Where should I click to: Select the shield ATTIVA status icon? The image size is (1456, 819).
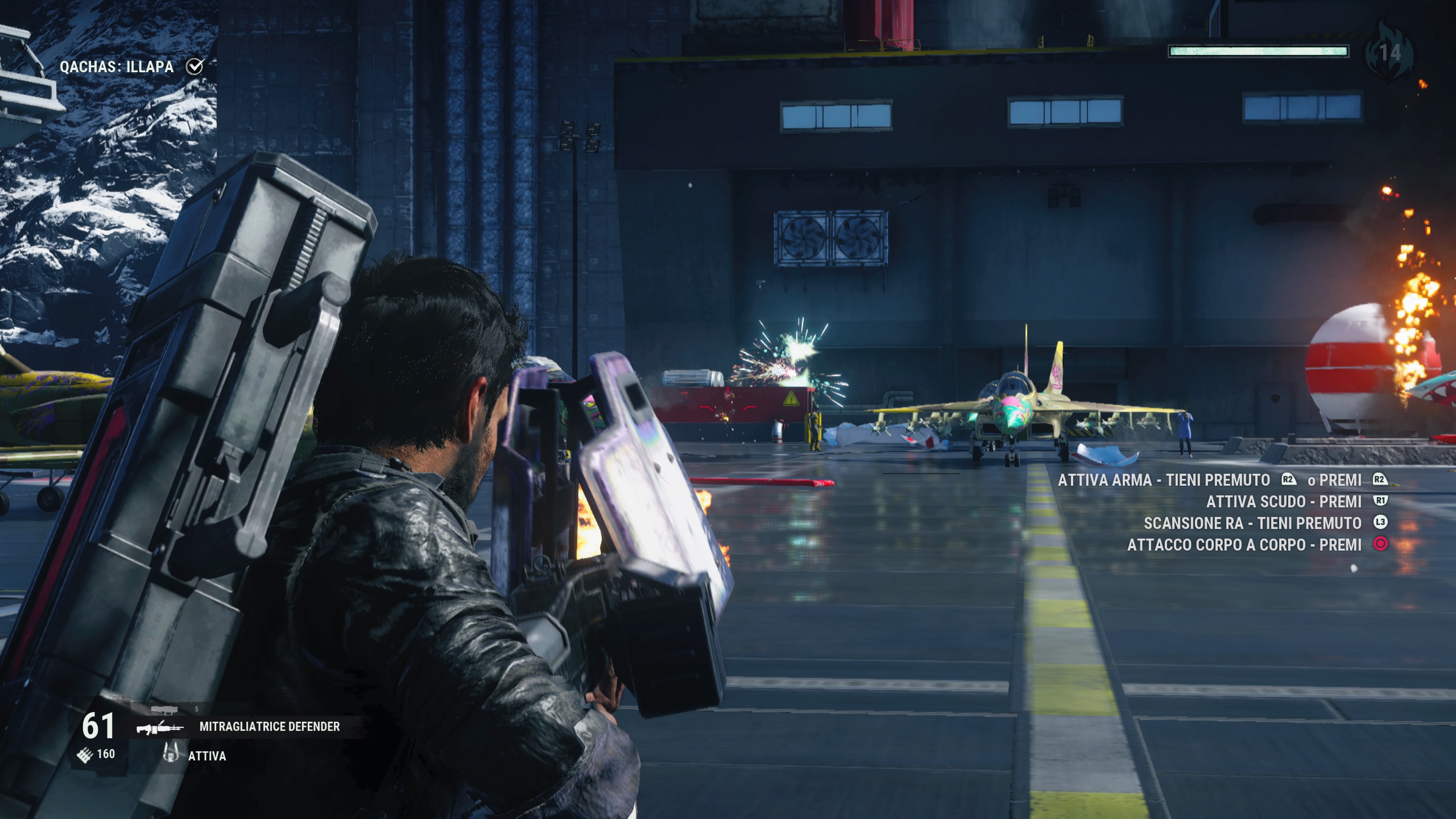click(x=170, y=753)
